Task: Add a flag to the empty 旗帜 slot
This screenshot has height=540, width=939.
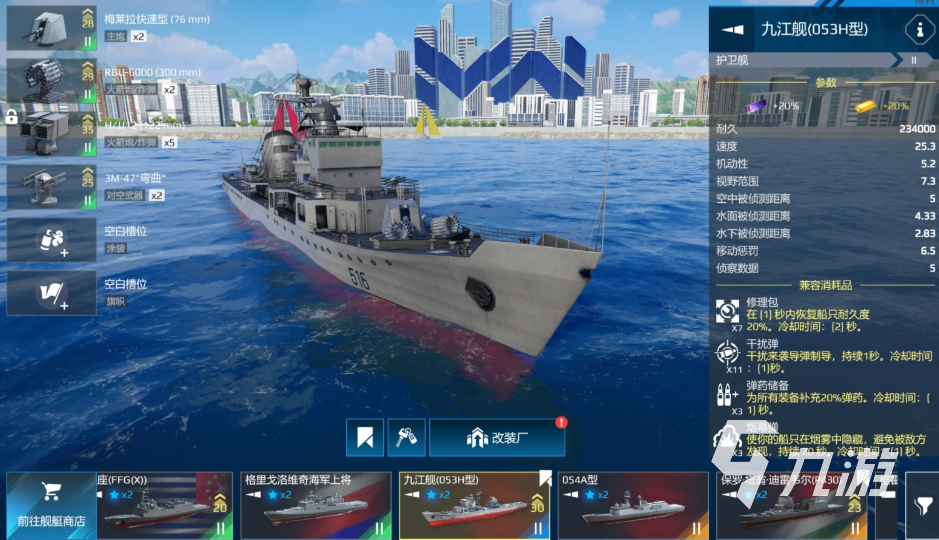Action: 50,292
